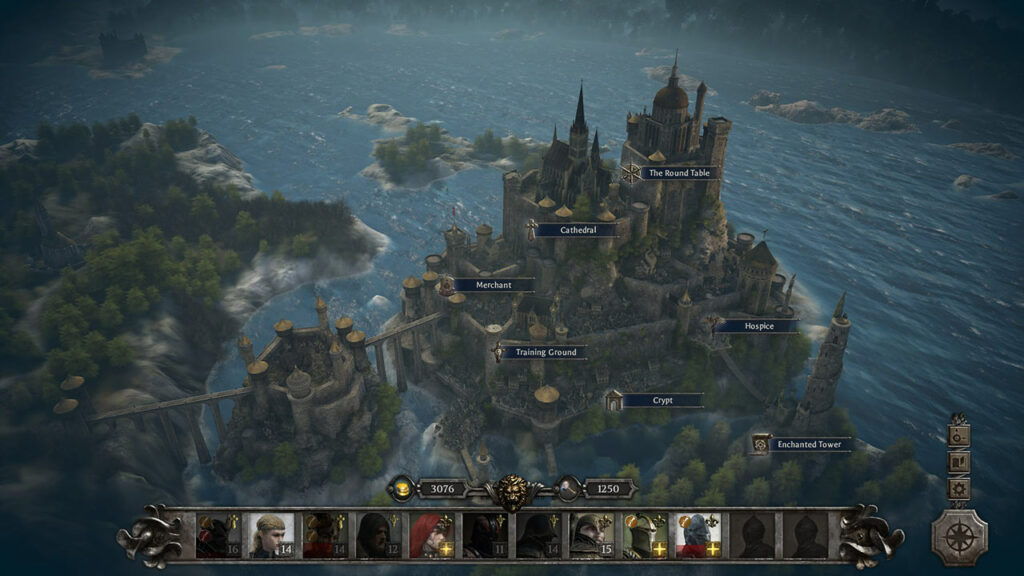The height and width of the screenshot is (576, 1024).
Task: Visit the Merchant
Action: click(x=493, y=285)
